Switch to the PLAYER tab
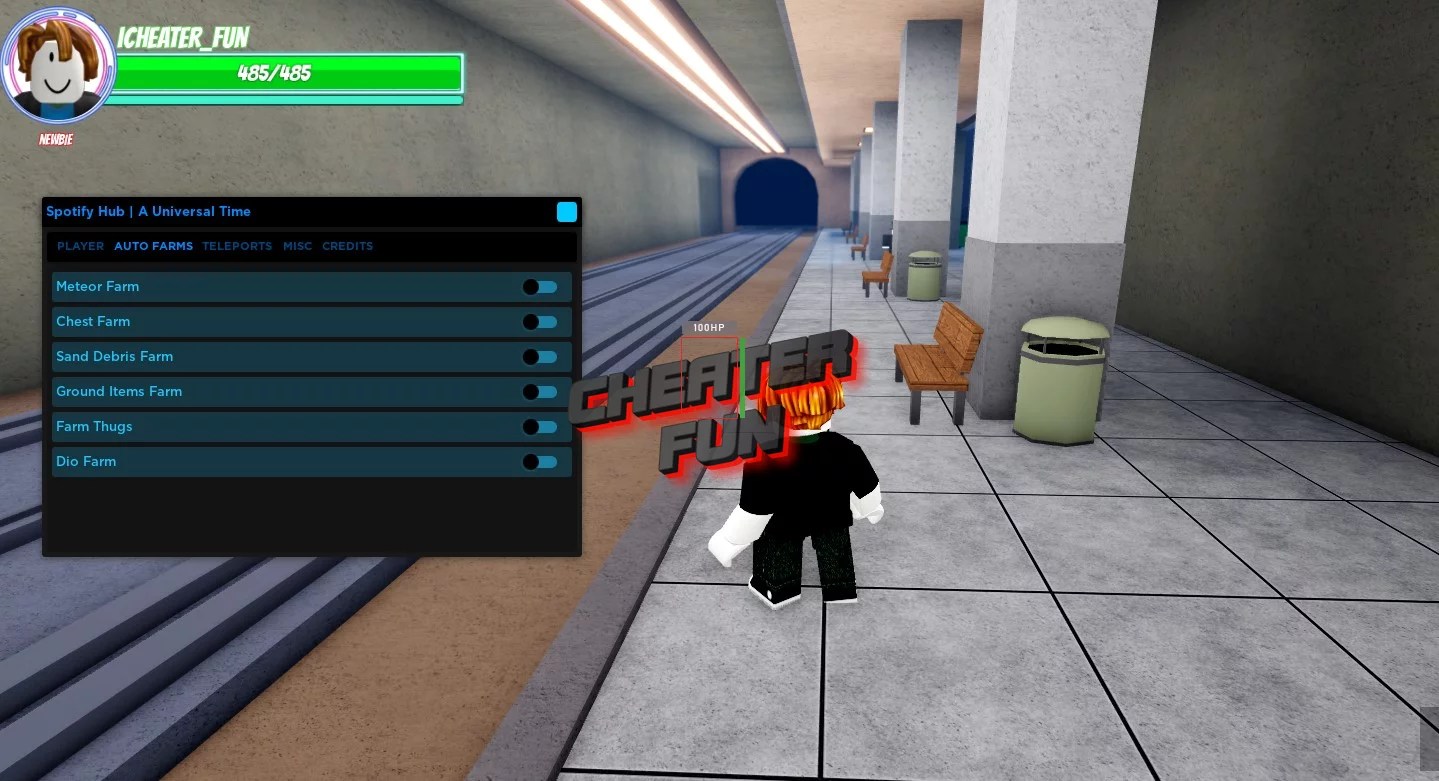The height and width of the screenshot is (781, 1439). click(x=80, y=246)
